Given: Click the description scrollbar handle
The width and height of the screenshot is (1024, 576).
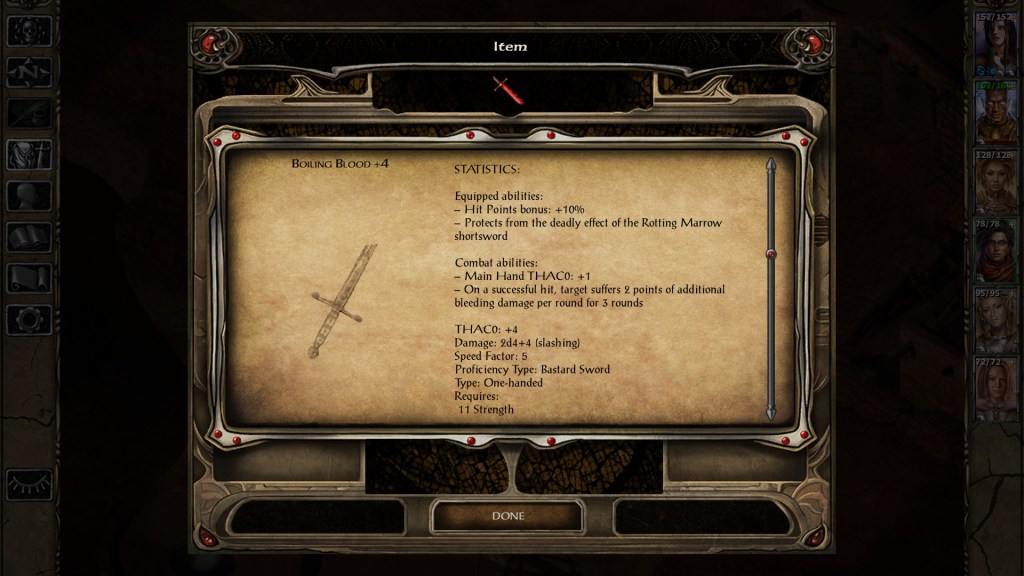Looking at the screenshot, I should pos(770,255).
